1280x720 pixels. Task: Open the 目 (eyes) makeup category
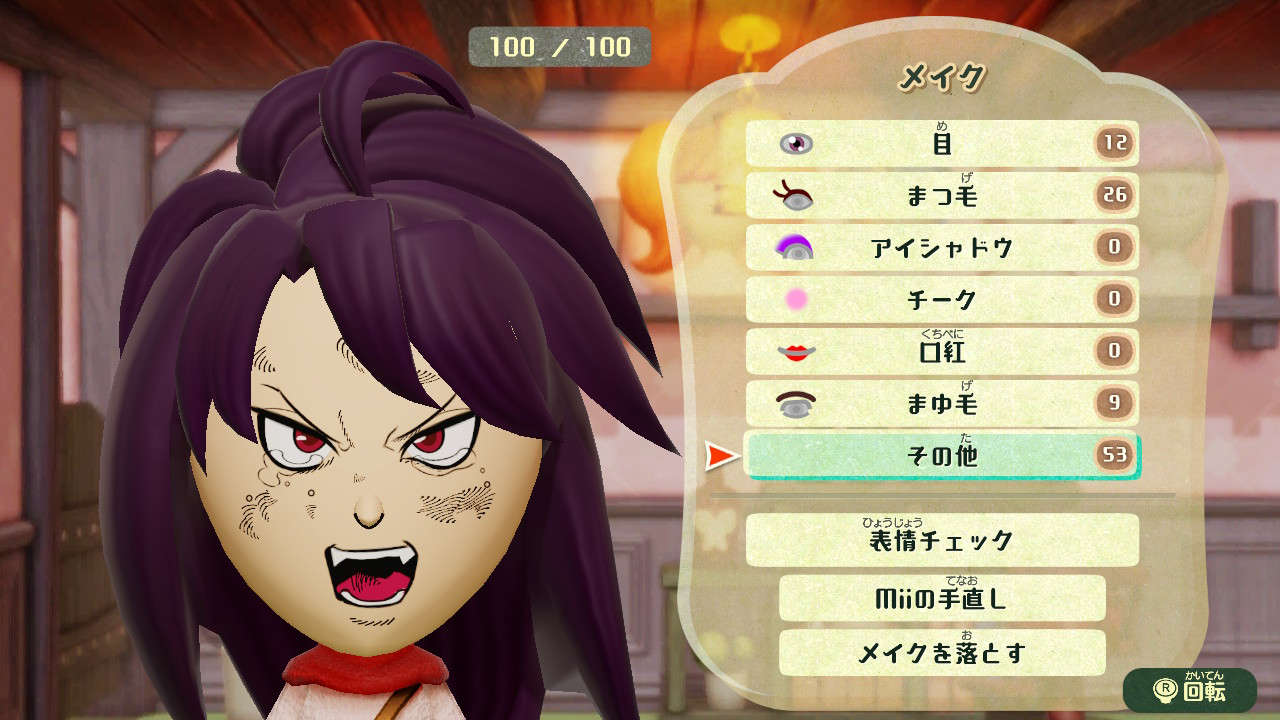point(941,144)
